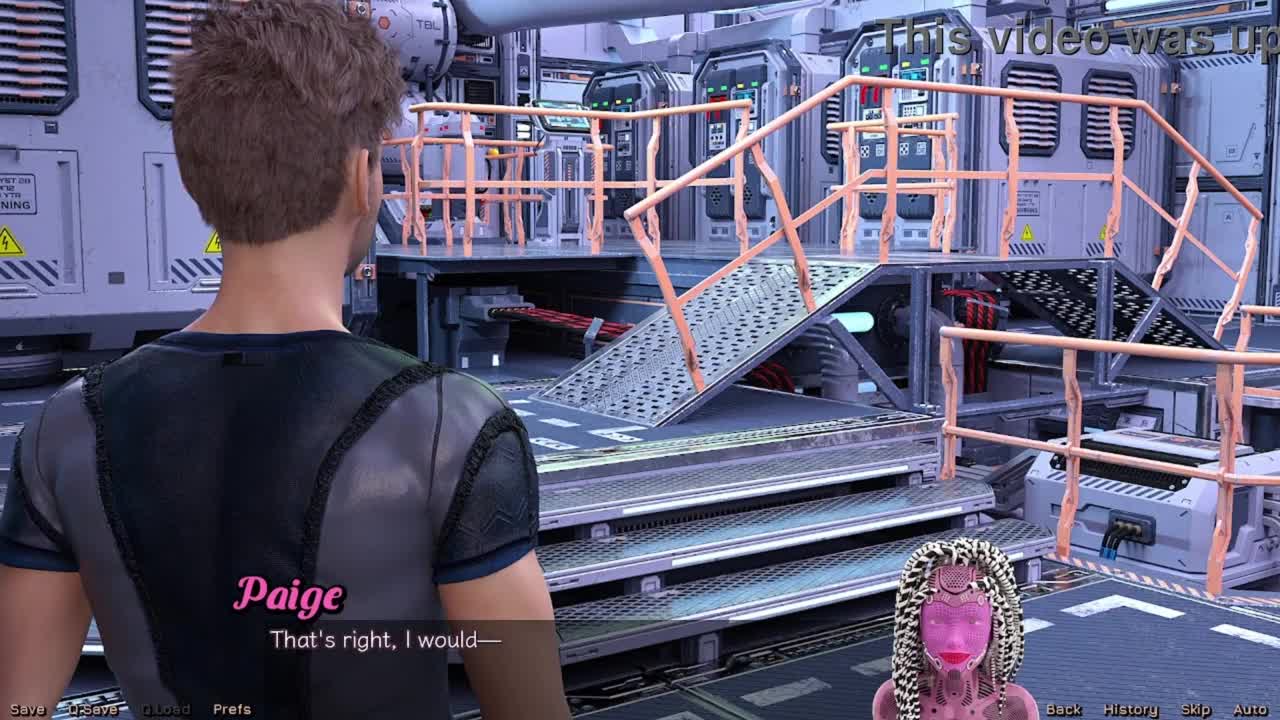Open the dialogue History log
The width and height of the screenshot is (1280, 720).
[x=1130, y=709]
